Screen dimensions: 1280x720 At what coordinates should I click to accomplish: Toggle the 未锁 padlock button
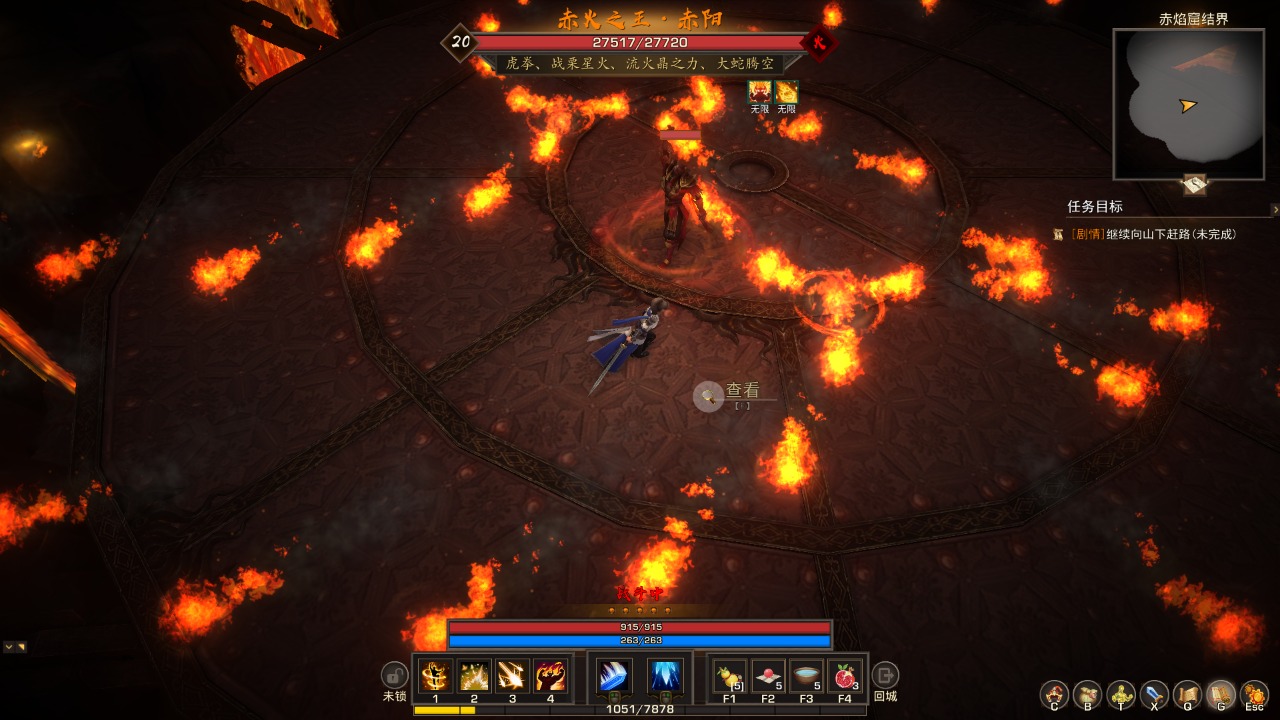pos(394,674)
